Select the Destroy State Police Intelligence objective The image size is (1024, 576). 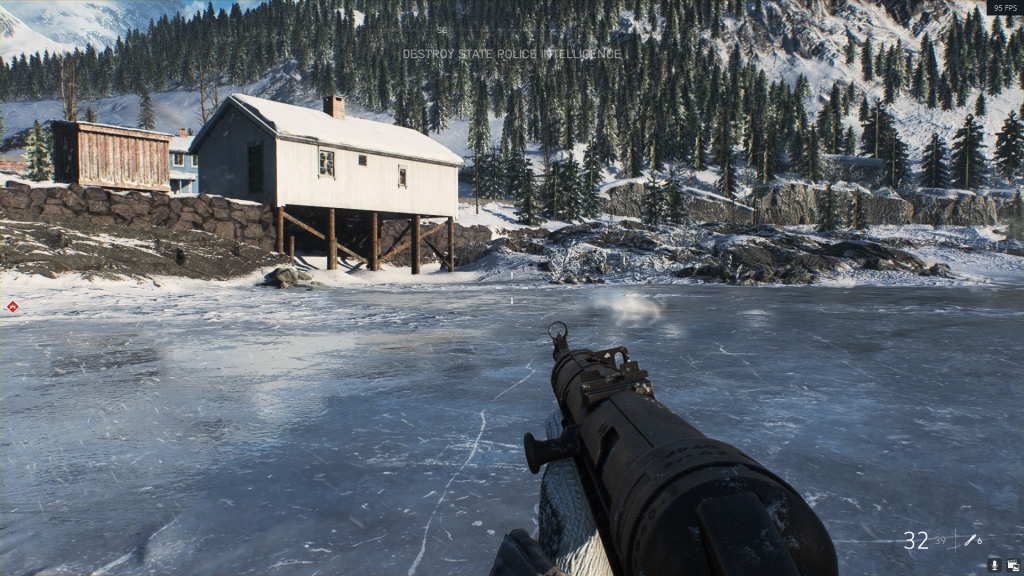pos(511,54)
